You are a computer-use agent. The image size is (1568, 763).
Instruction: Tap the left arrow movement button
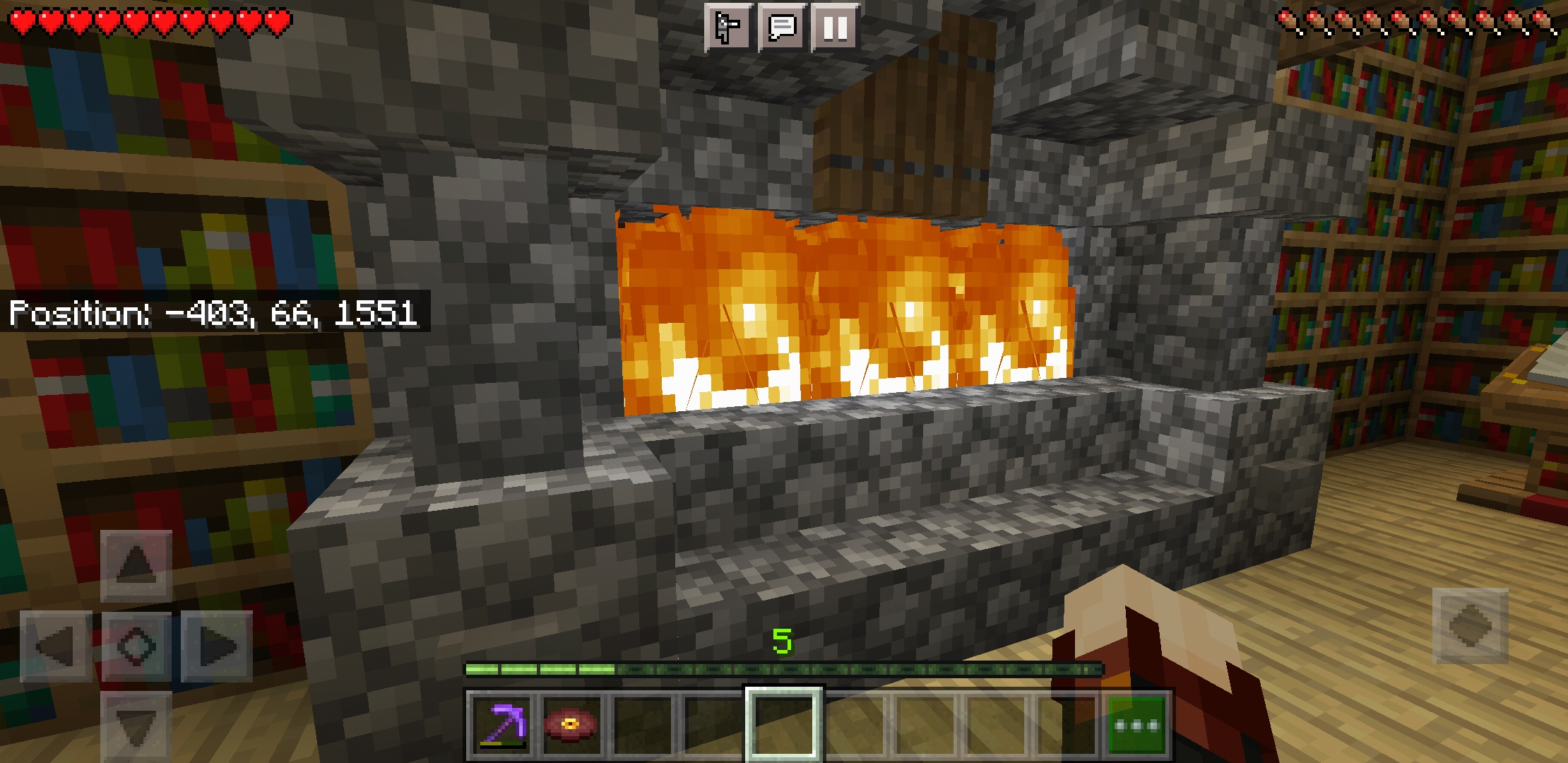(56, 646)
